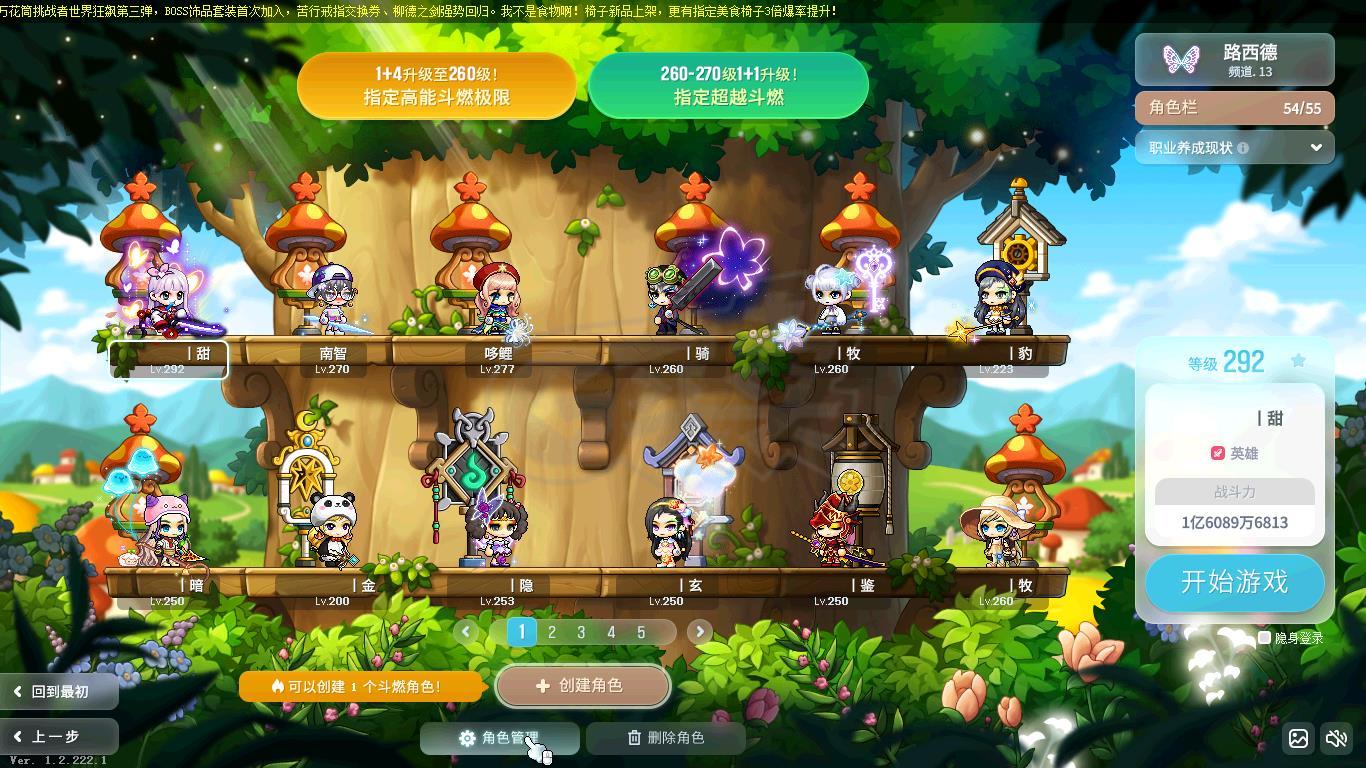Return to start via 回到最初
Image resolution: width=1366 pixels, height=768 pixels.
click(58, 691)
